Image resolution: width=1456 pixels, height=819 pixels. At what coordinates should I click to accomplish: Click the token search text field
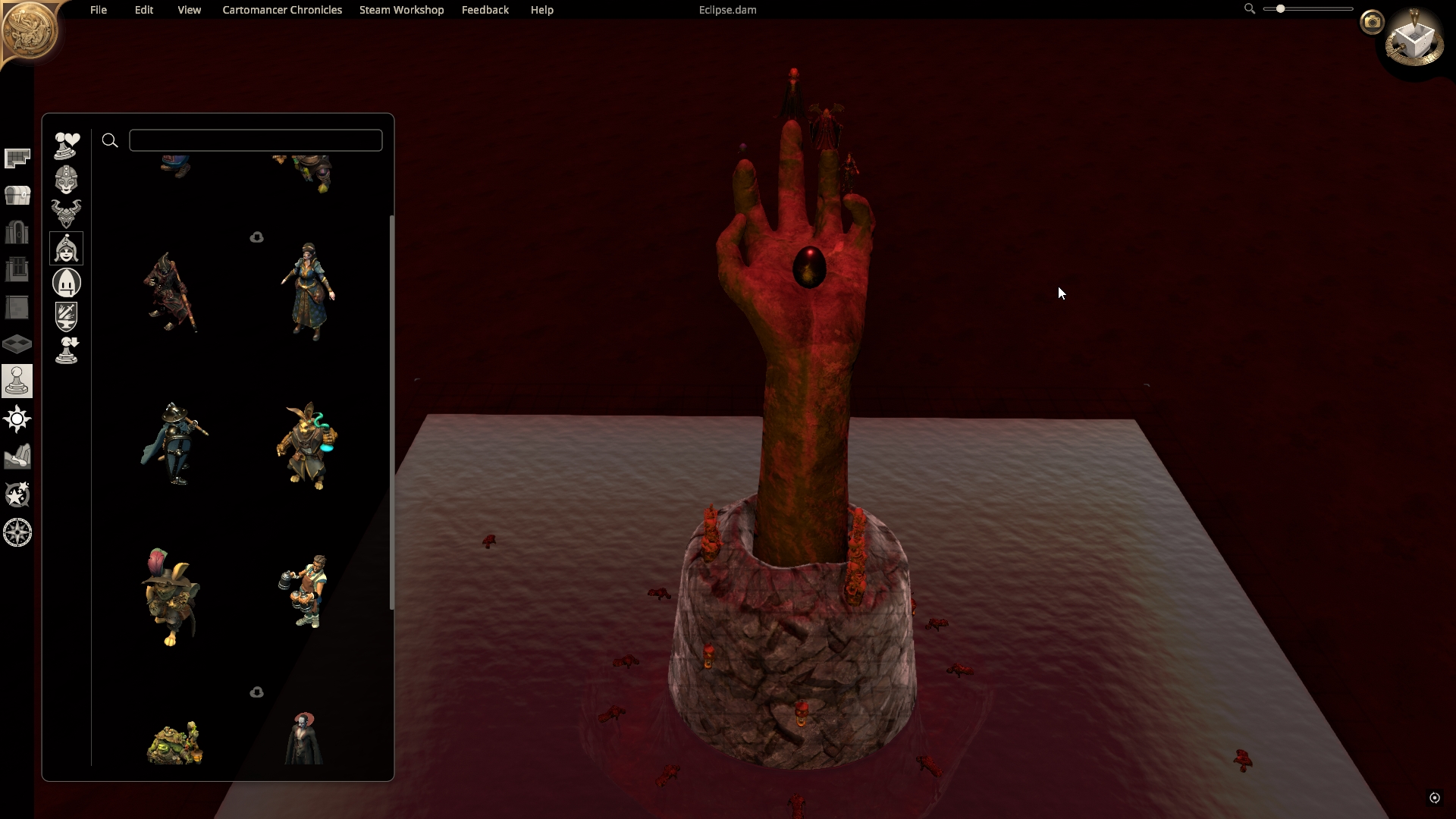256,140
